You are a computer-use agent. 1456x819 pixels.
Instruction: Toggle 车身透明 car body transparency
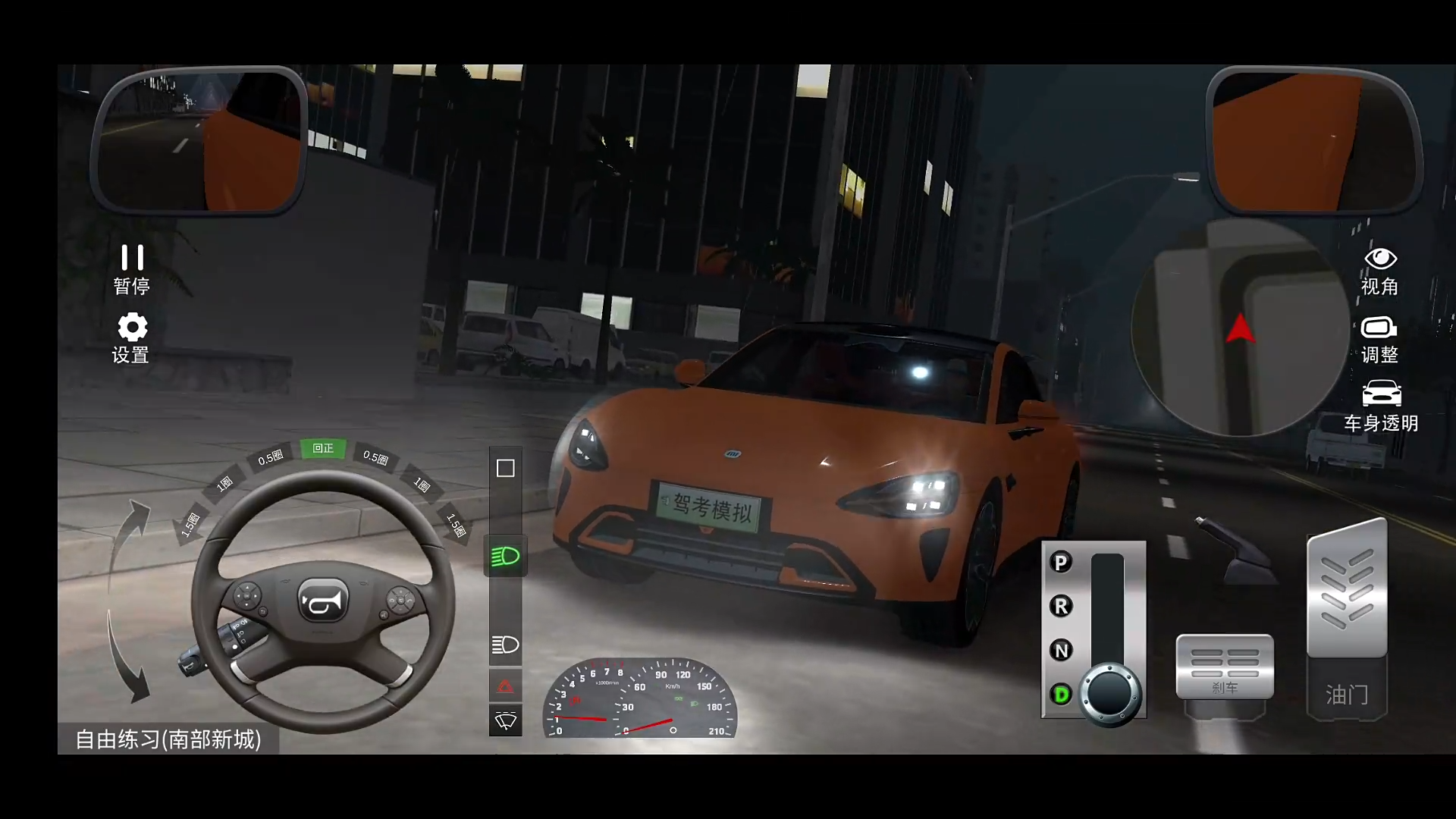pos(1381,406)
